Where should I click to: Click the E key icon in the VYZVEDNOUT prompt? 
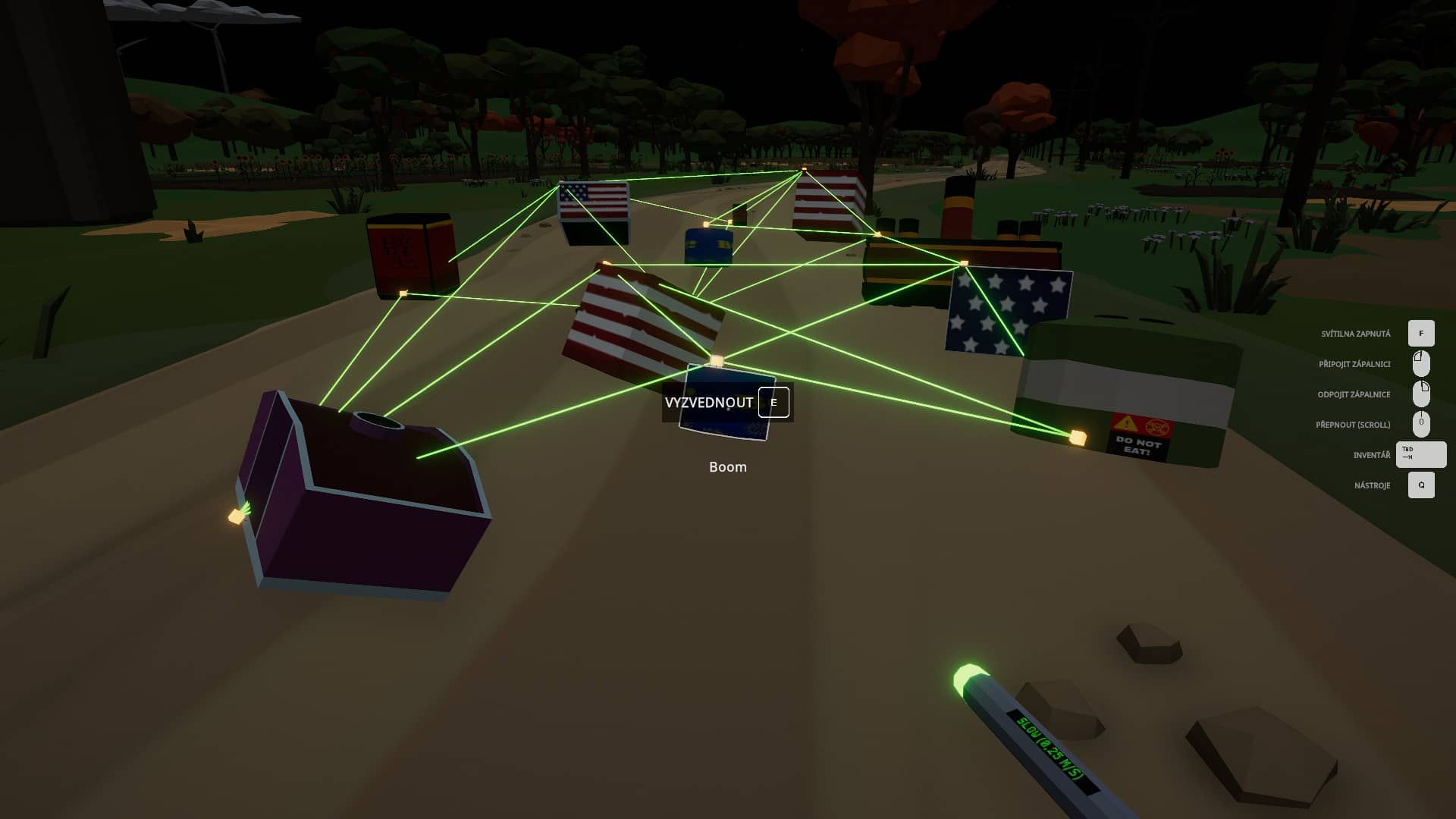coord(773,402)
